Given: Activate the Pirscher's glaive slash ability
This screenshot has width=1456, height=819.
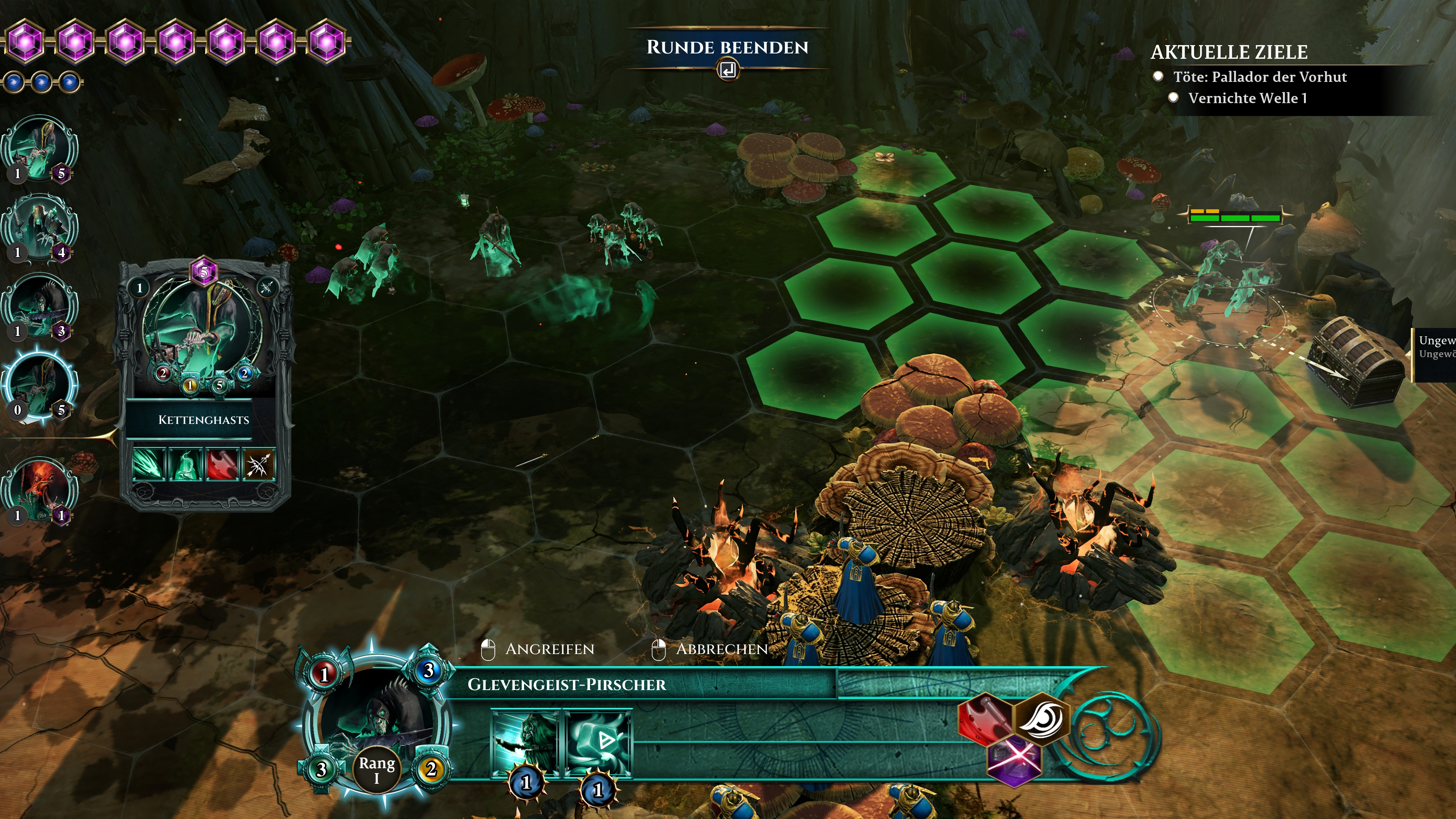Looking at the screenshot, I should click(525, 743).
